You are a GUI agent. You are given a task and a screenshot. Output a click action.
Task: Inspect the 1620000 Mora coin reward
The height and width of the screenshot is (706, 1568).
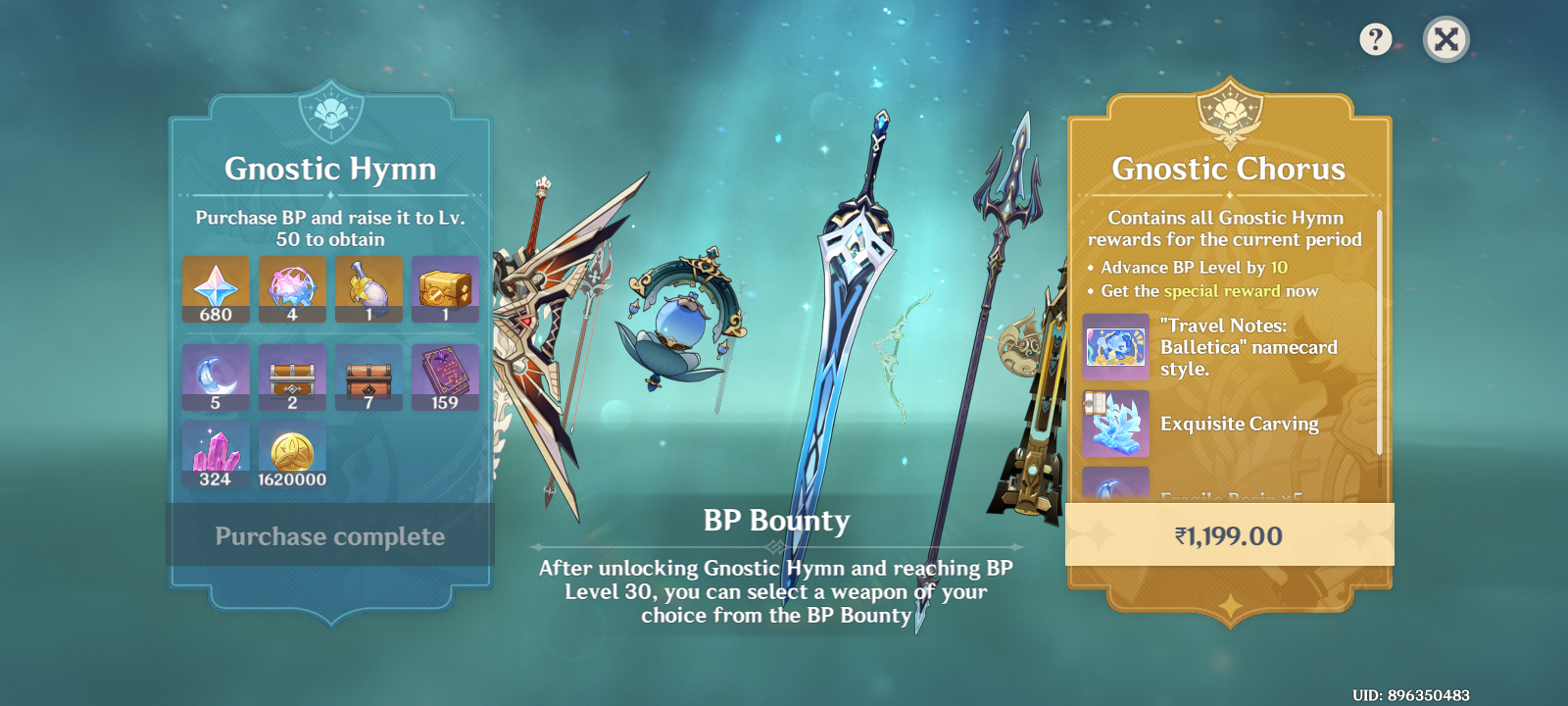click(292, 454)
